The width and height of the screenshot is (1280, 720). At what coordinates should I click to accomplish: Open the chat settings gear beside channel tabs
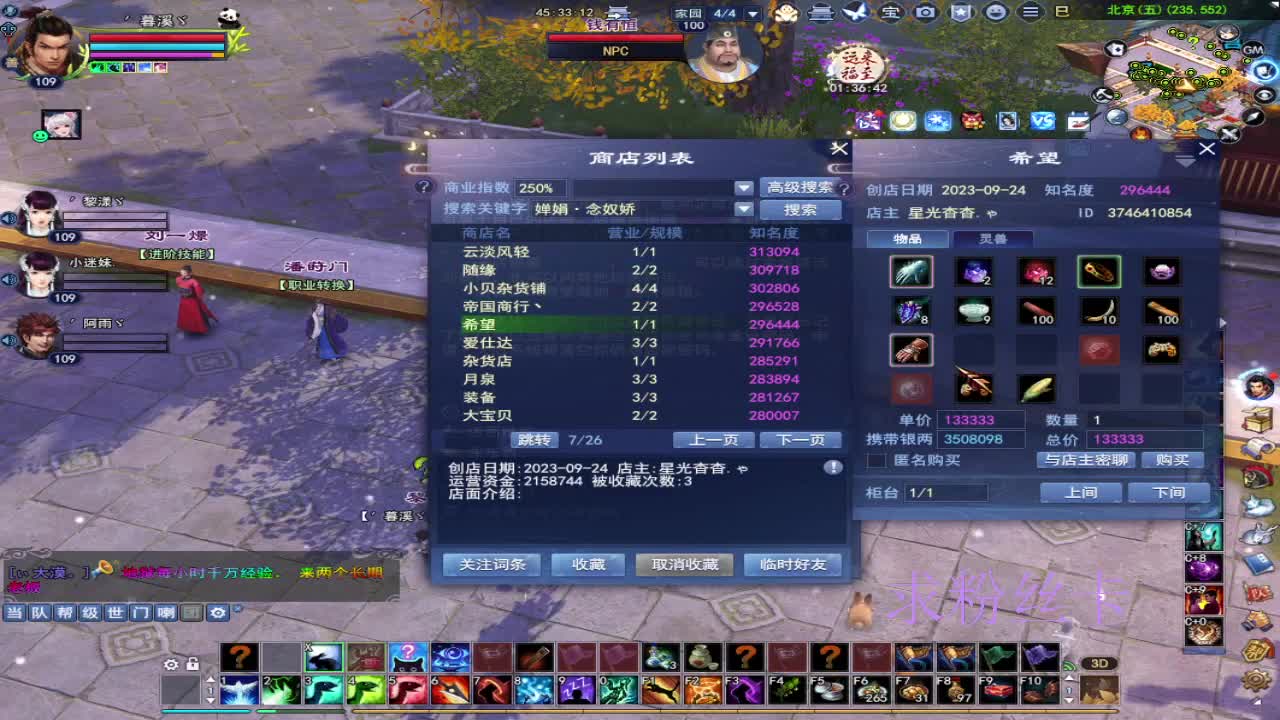click(x=219, y=613)
